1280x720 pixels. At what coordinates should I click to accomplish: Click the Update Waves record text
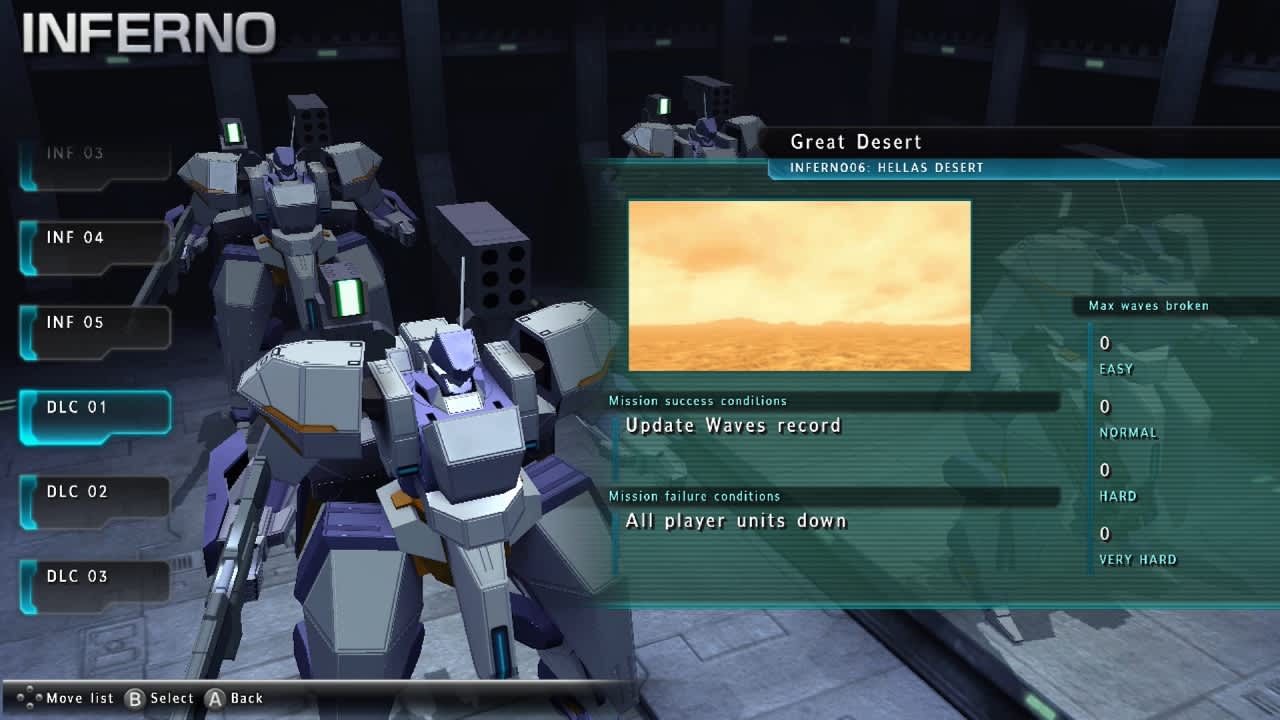[736, 425]
